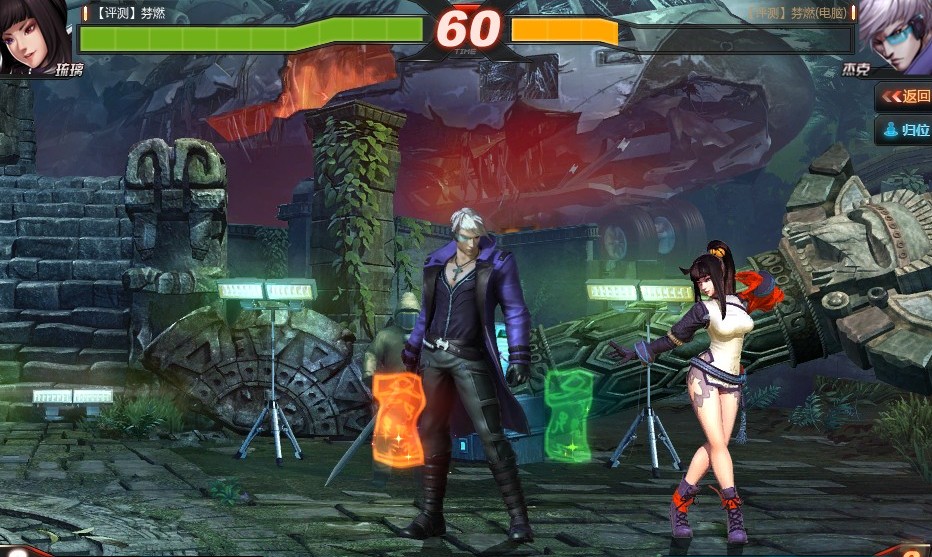Reset positions with the 归位 button
The height and width of the screenshot is (557, 932).
[x=905, y=130]
